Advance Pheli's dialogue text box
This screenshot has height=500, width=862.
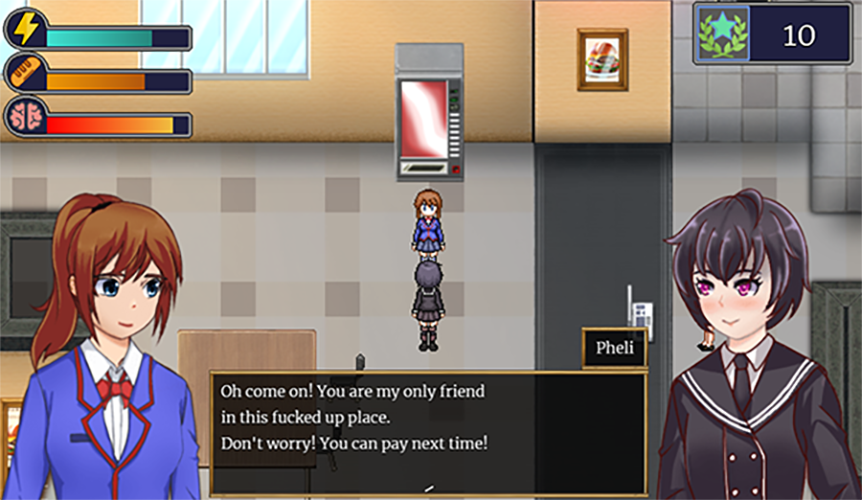click(428, 432)
